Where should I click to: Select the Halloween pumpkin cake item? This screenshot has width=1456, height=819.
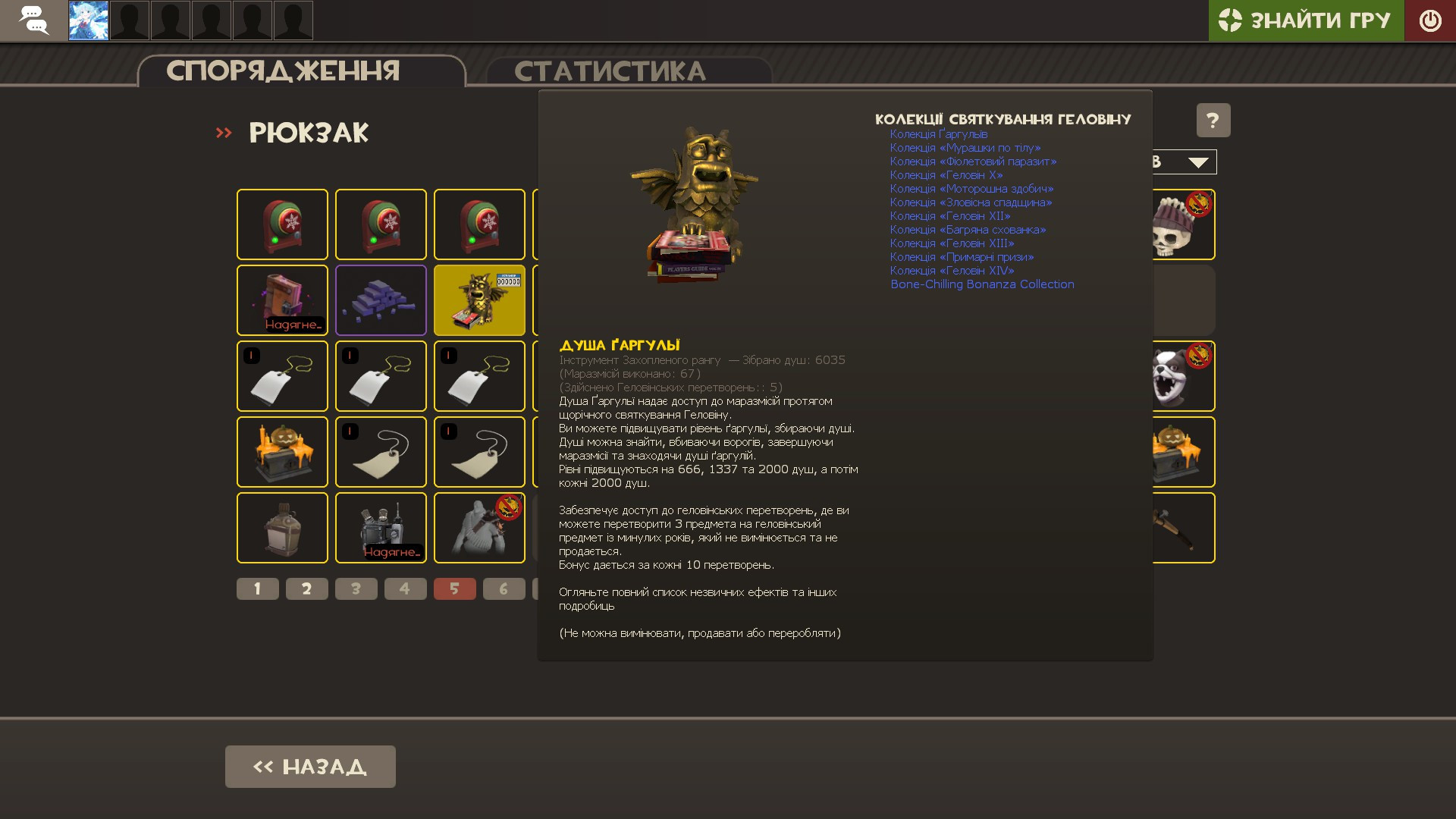pyautogui.click(x=281, y=452)
